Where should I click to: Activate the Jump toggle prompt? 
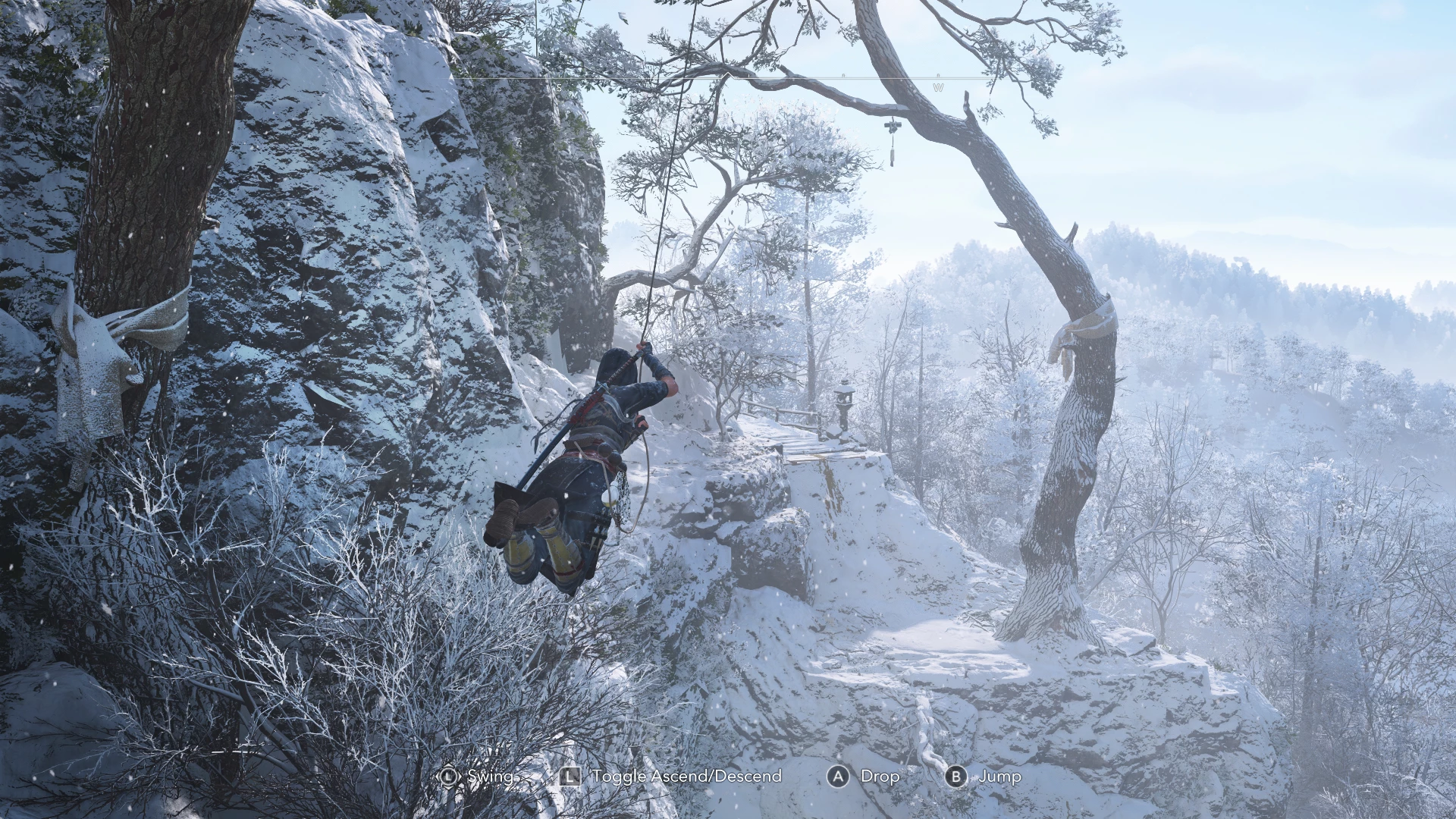click(999, 777)
